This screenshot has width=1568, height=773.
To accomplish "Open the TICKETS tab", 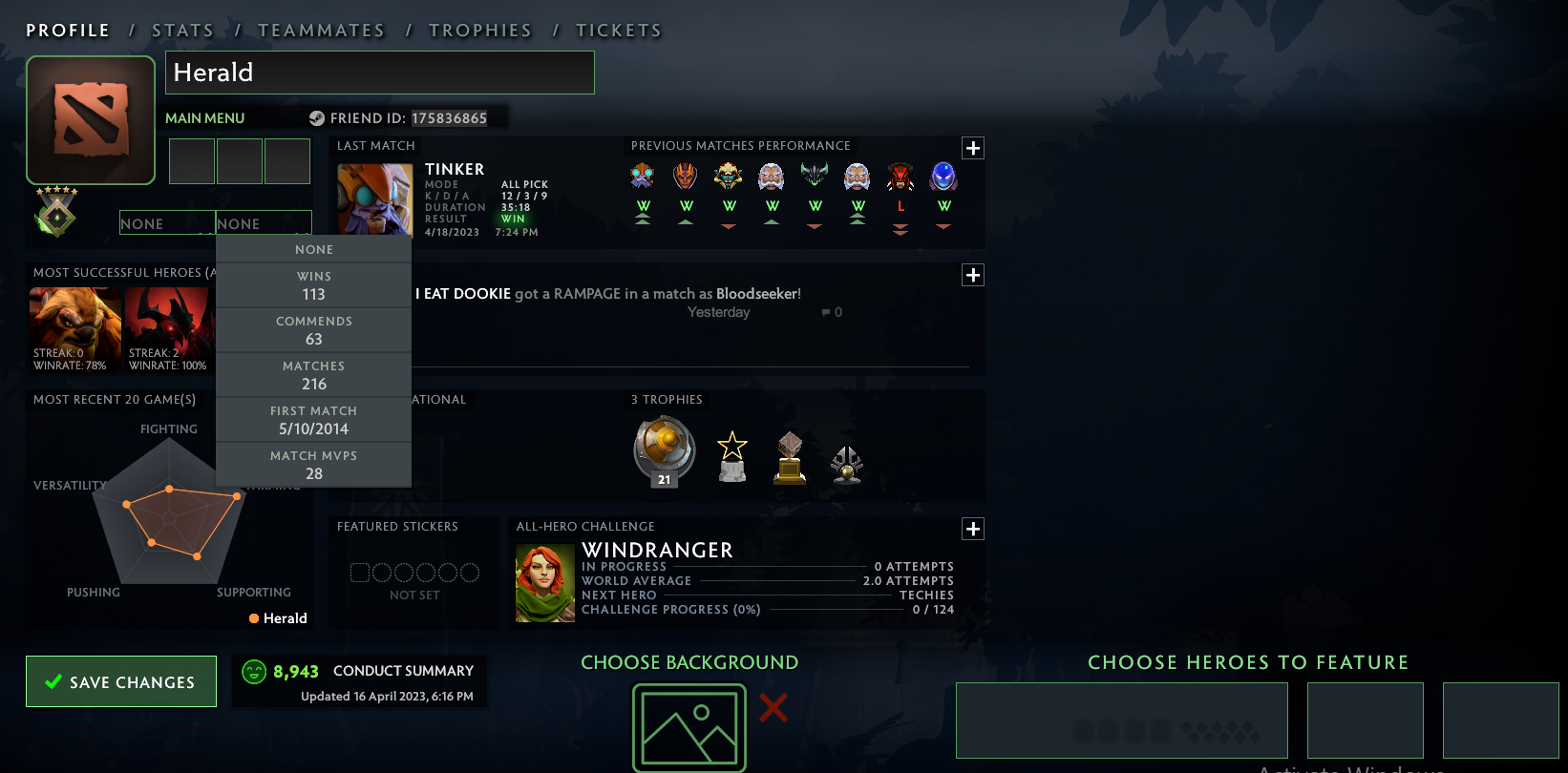I will (x=619, y=30).
